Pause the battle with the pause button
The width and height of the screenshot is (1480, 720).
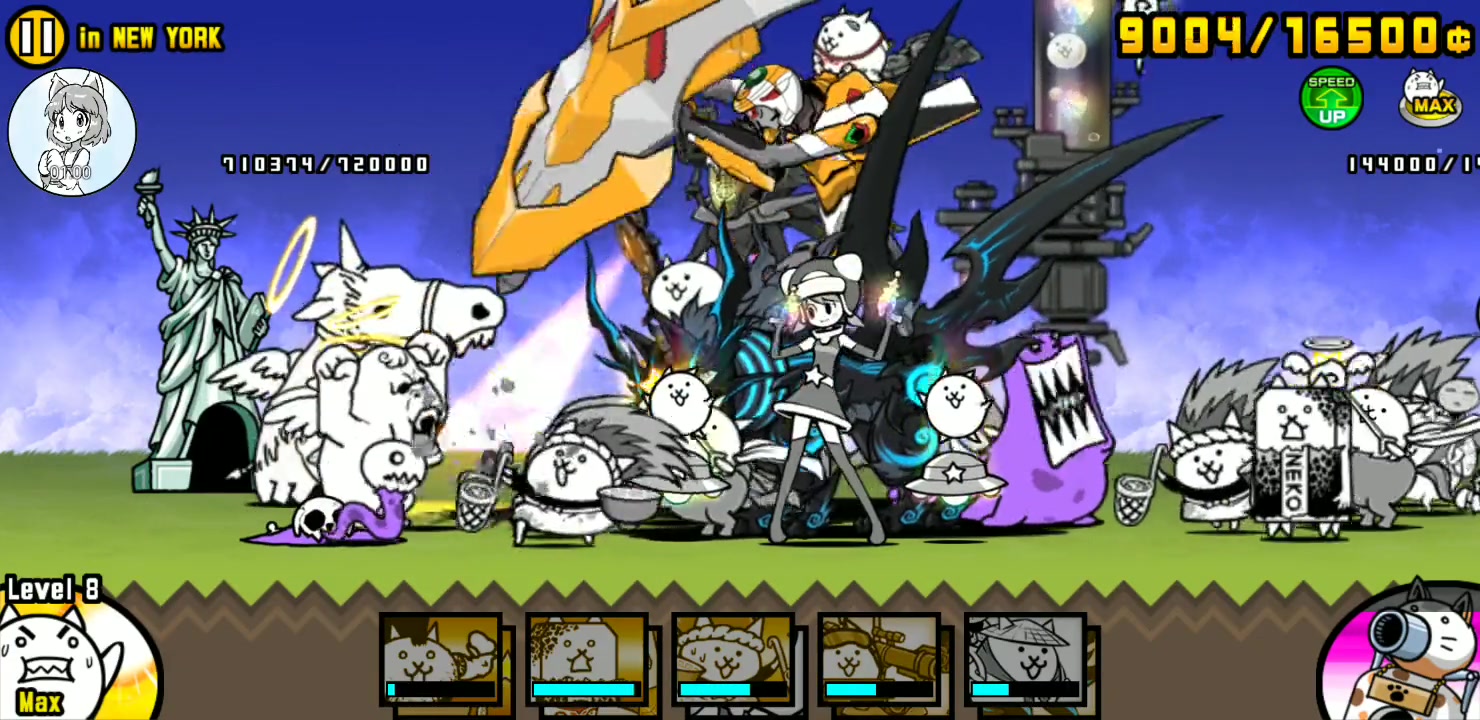(36, 36)
